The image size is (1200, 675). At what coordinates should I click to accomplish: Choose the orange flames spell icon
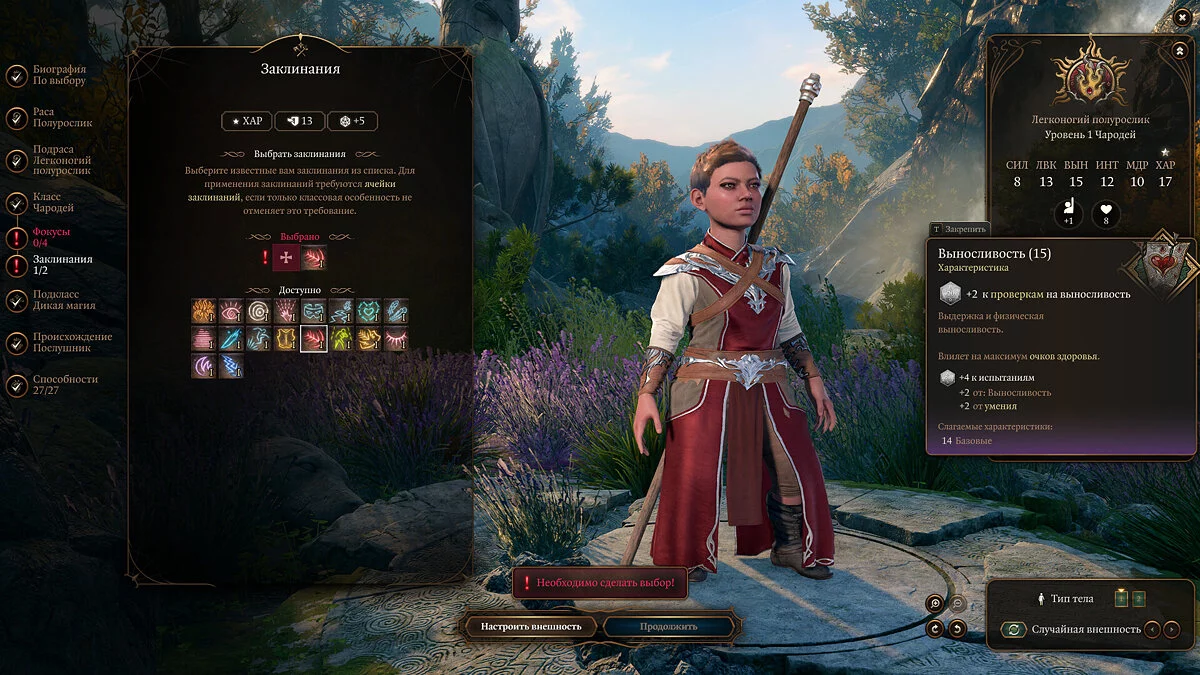pos(204,311)
